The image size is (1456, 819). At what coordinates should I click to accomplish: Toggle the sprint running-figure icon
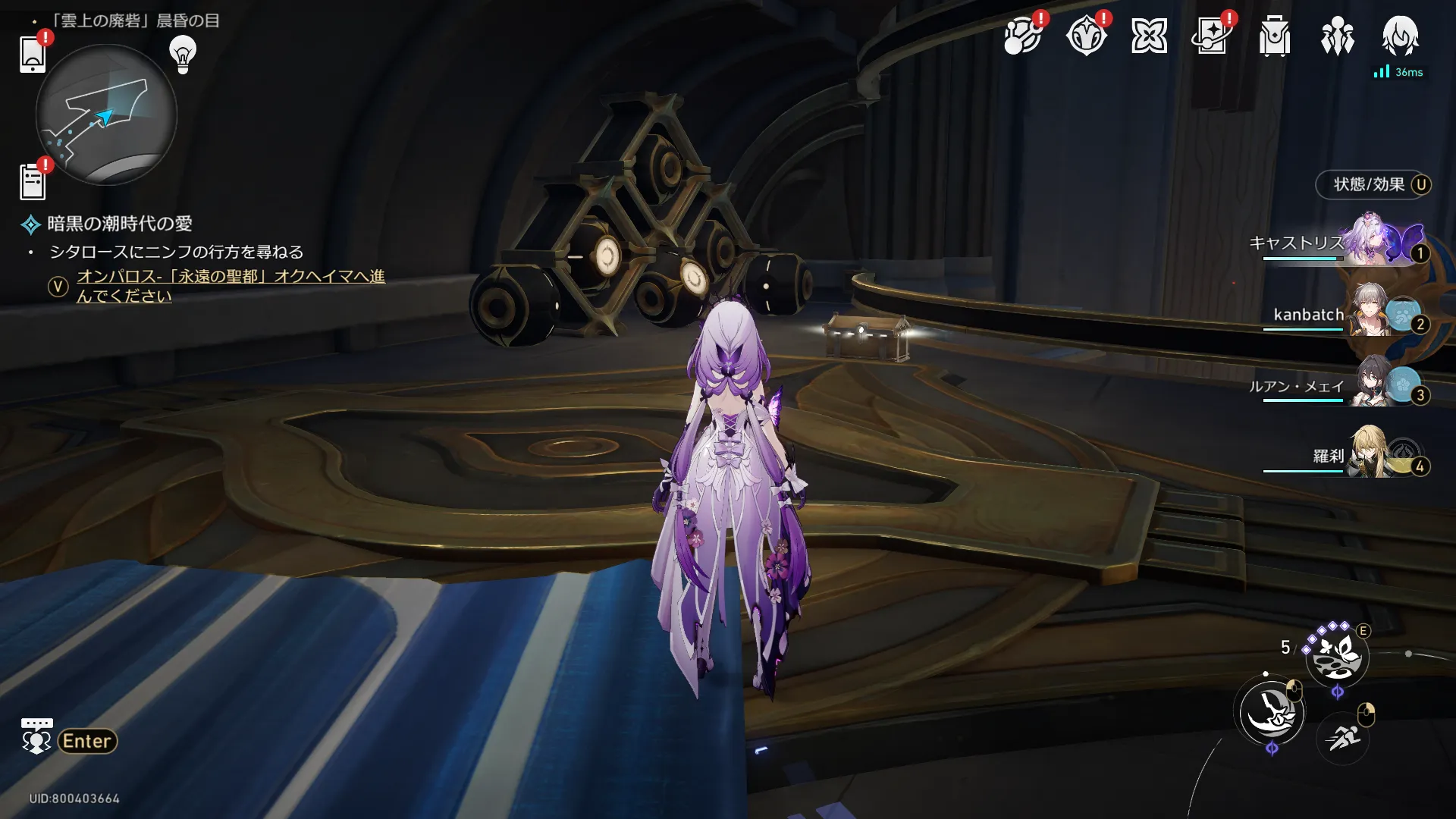point(1343,736)
